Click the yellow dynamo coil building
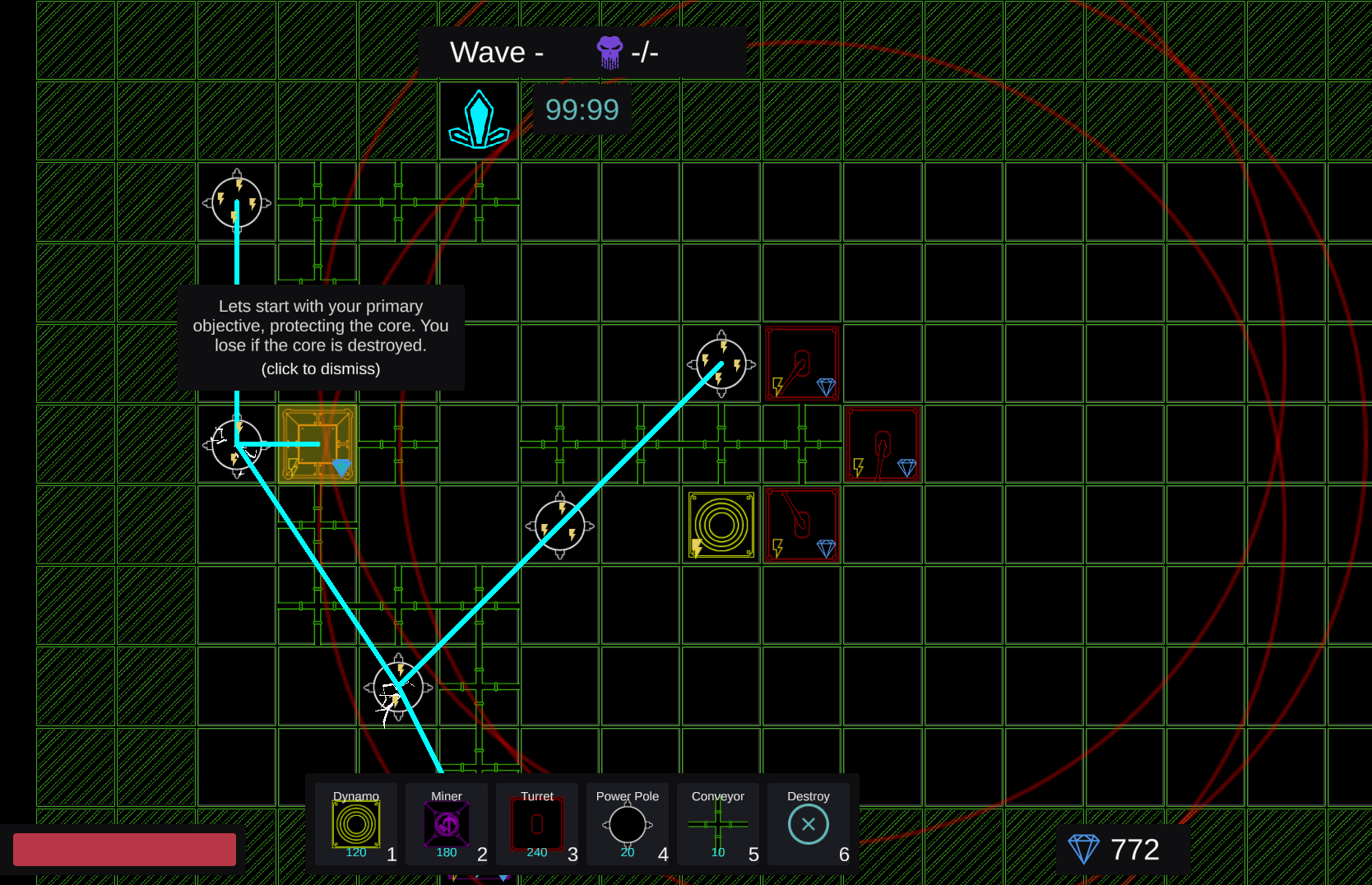 pyautogui.click(x=721, y=526)
